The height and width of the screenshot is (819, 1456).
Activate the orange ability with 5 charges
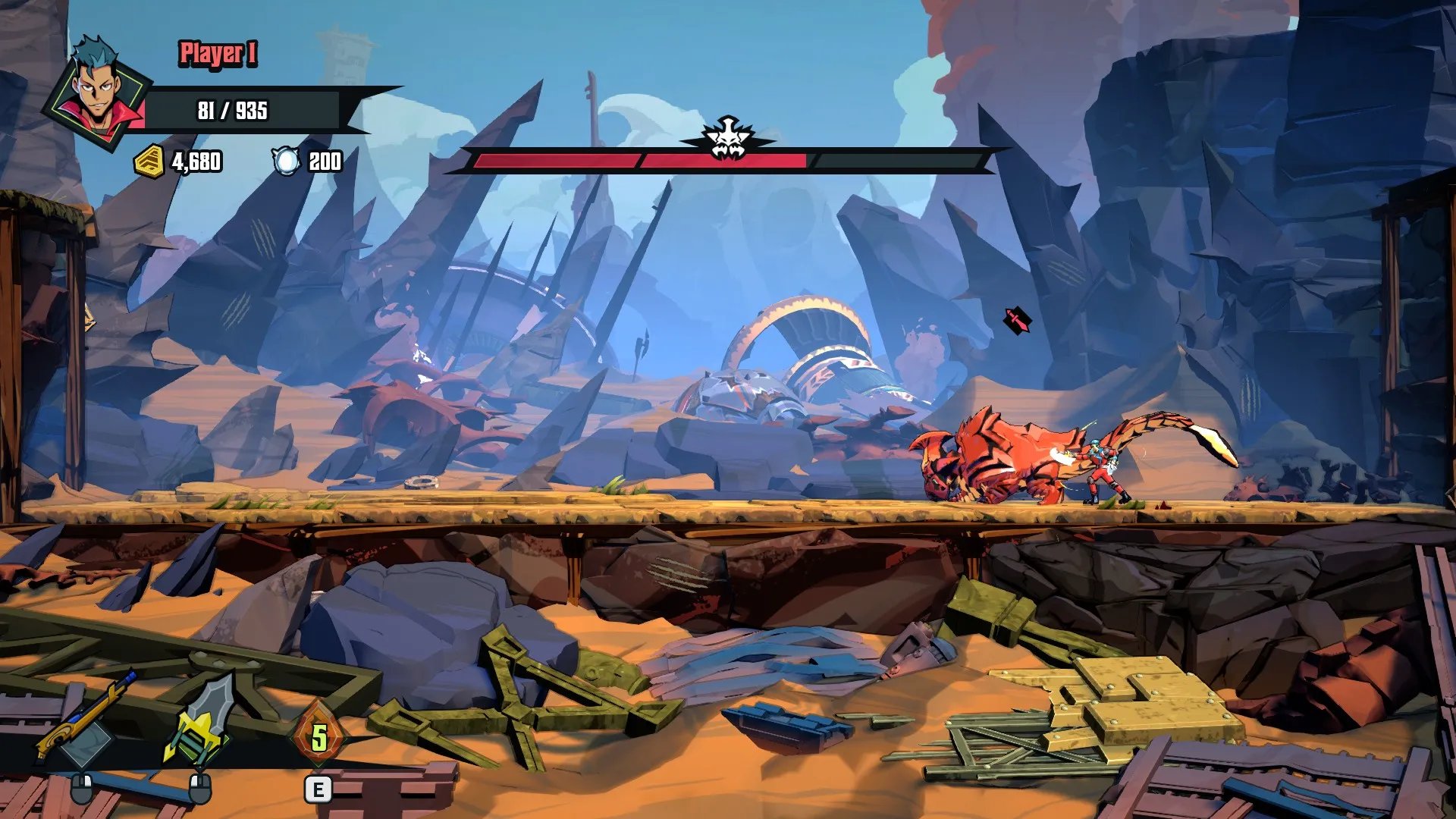pos(319,736)
